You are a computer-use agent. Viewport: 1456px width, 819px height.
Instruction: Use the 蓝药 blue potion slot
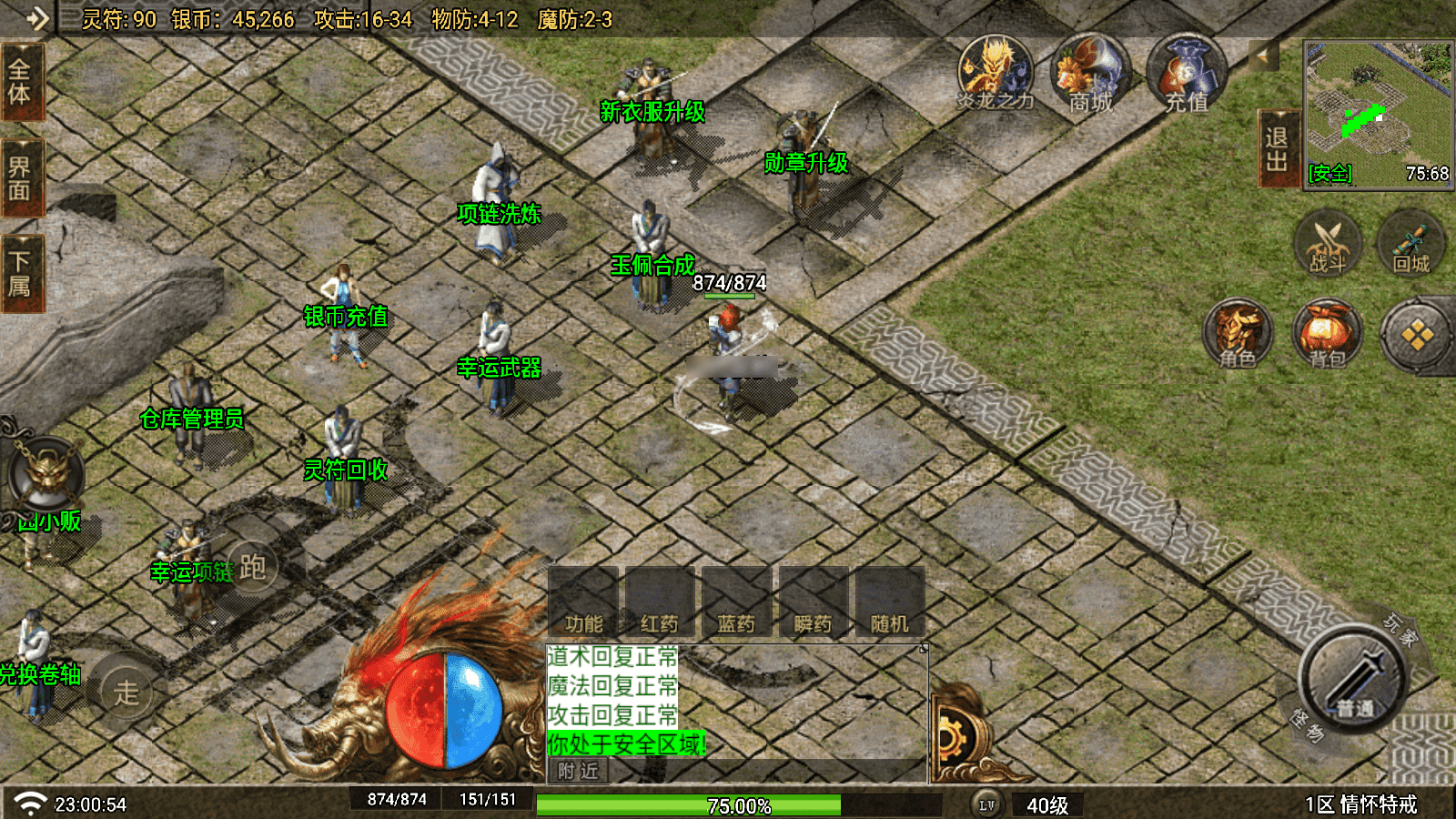pos(736,602)
